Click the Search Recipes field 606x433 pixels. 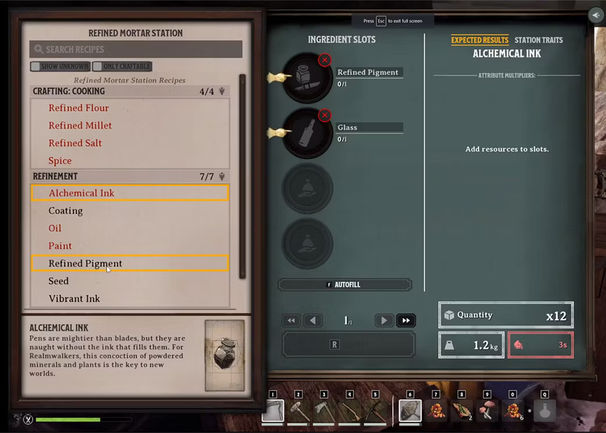coord(136,49)
